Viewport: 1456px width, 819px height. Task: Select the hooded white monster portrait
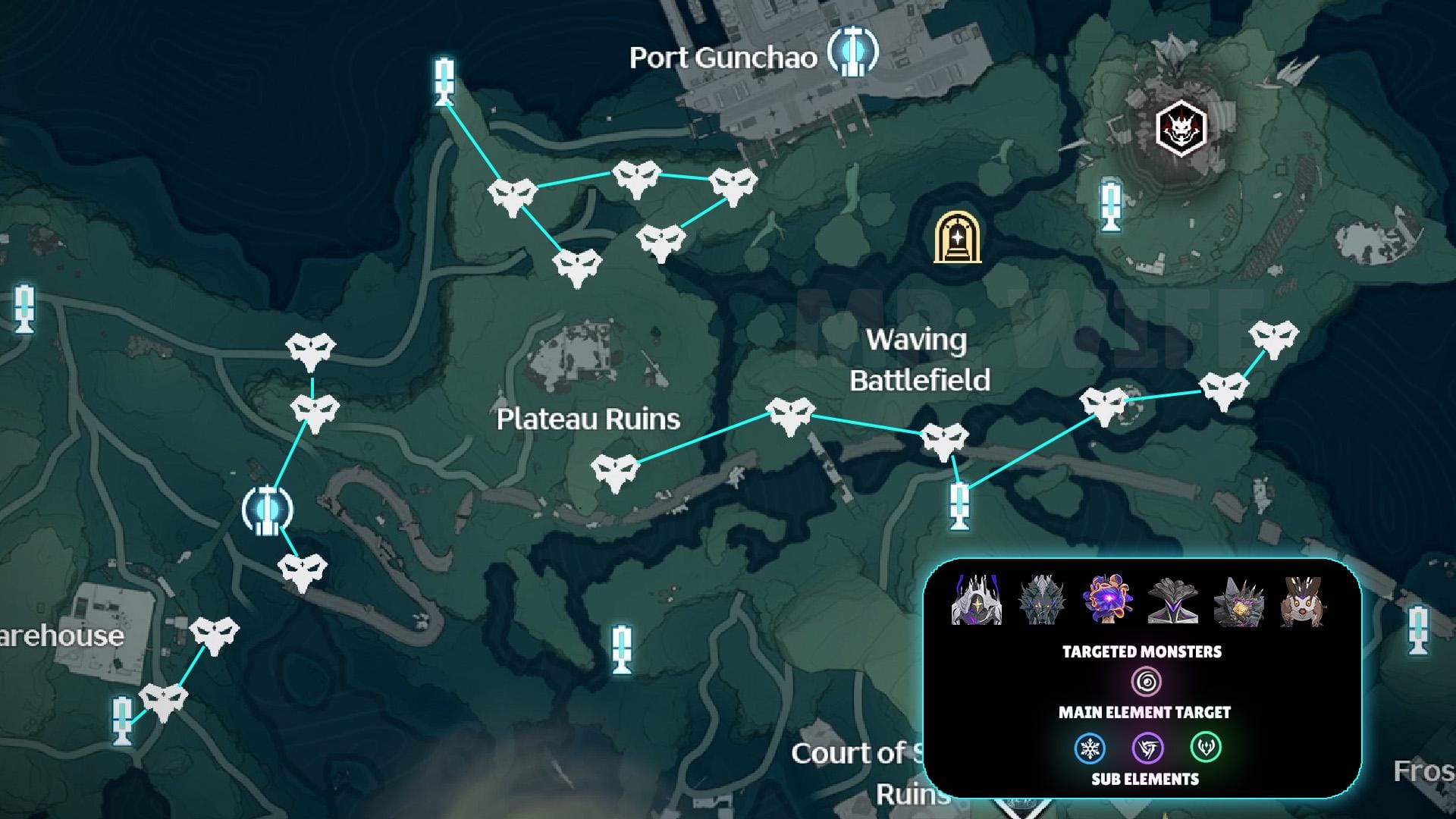[977, 601]
